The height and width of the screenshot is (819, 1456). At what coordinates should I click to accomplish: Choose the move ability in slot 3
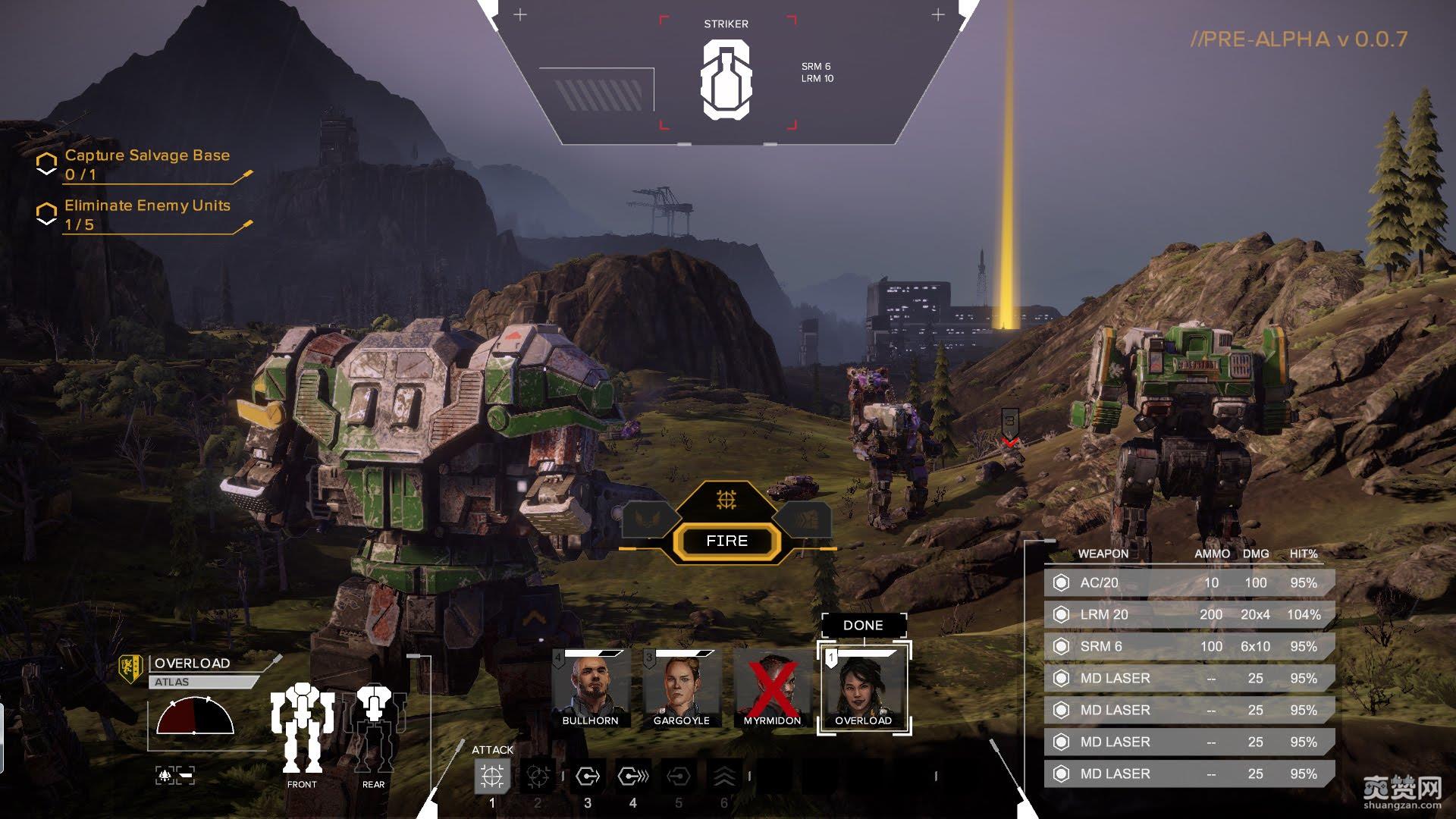point(588,777)
